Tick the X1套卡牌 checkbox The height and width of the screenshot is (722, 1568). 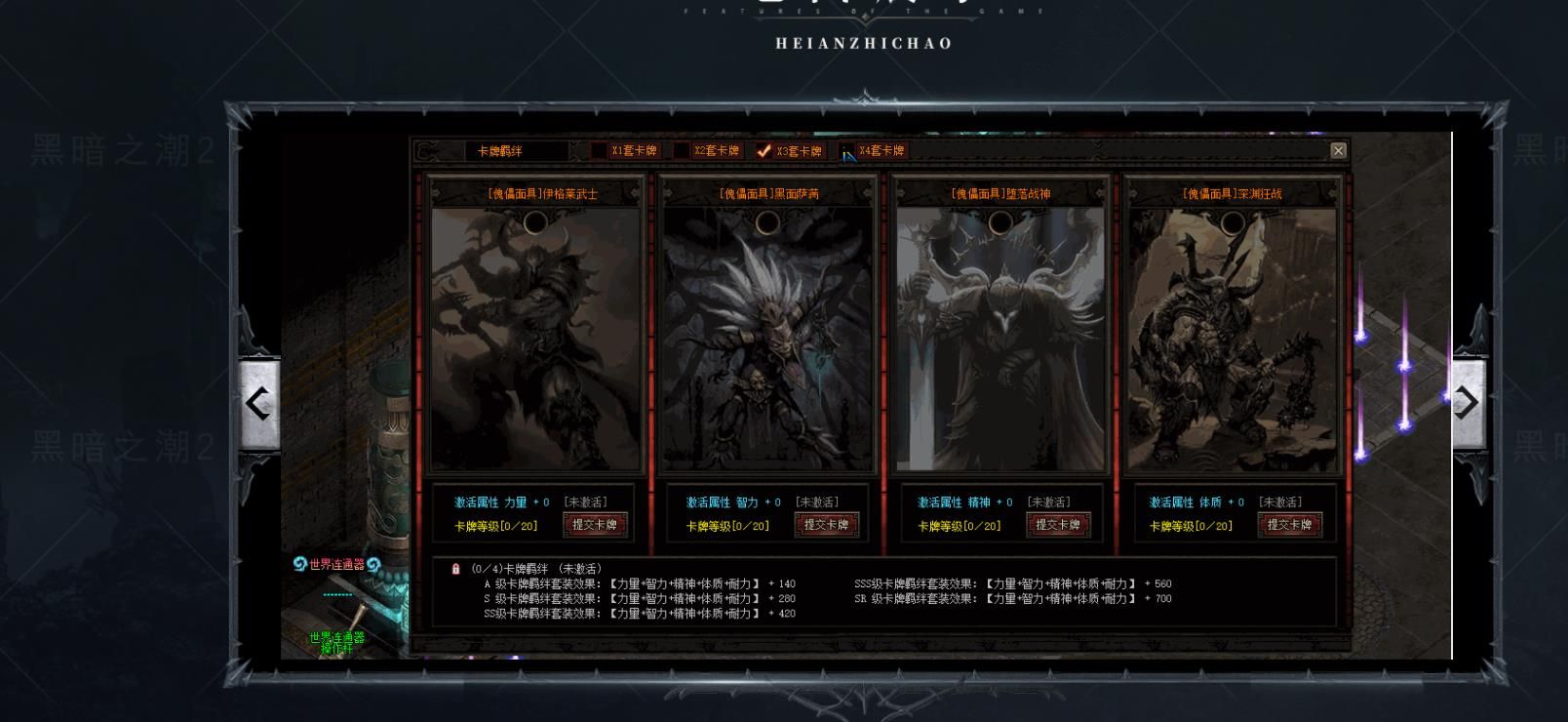point(599,151)
